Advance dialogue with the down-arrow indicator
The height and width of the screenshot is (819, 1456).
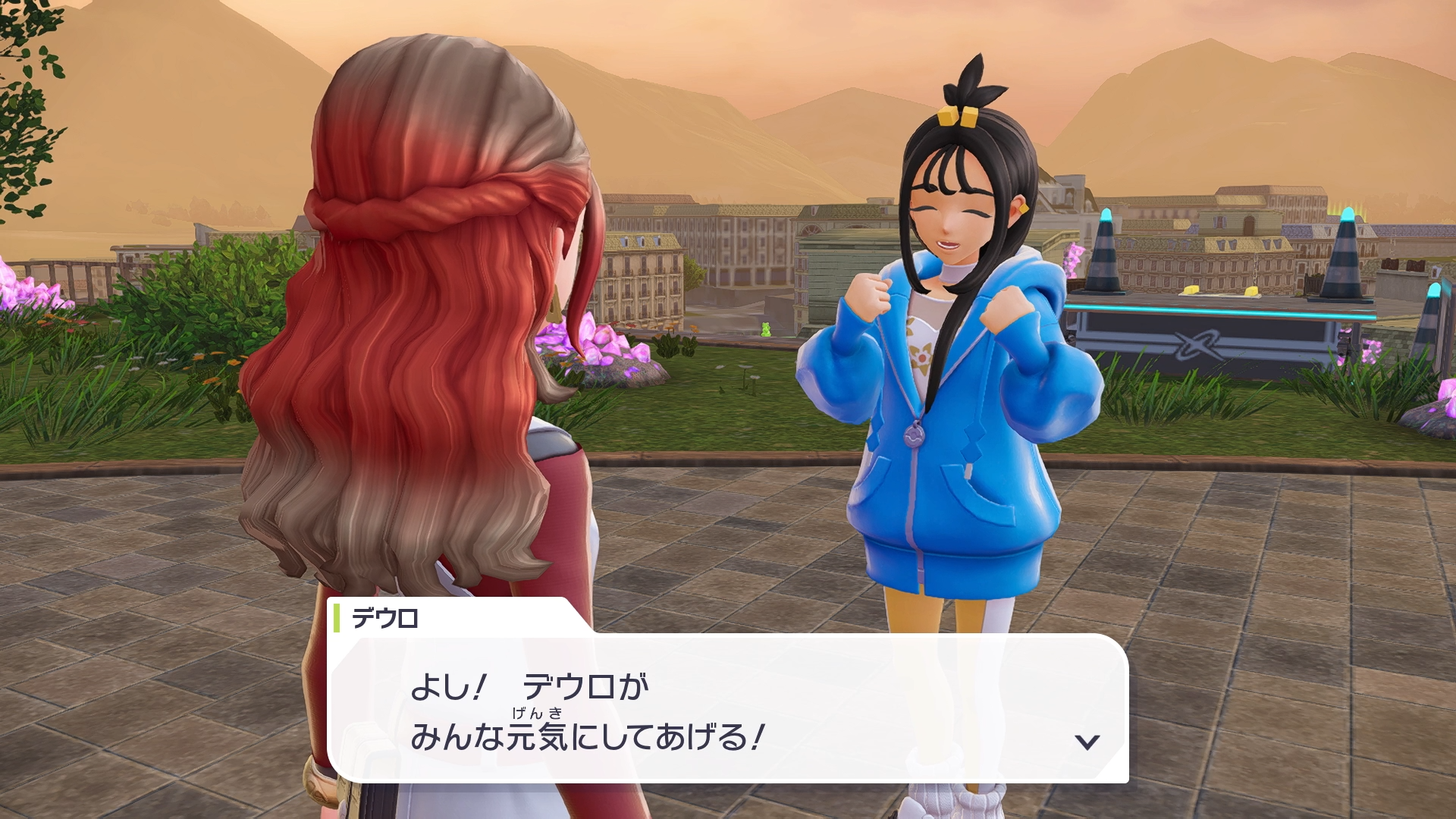[1087, 742]
